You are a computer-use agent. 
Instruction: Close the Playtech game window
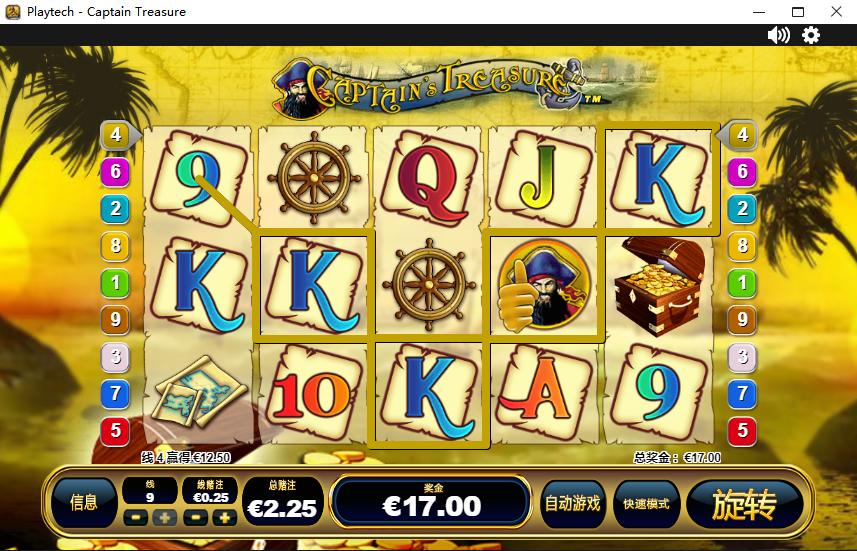point(835,12)
